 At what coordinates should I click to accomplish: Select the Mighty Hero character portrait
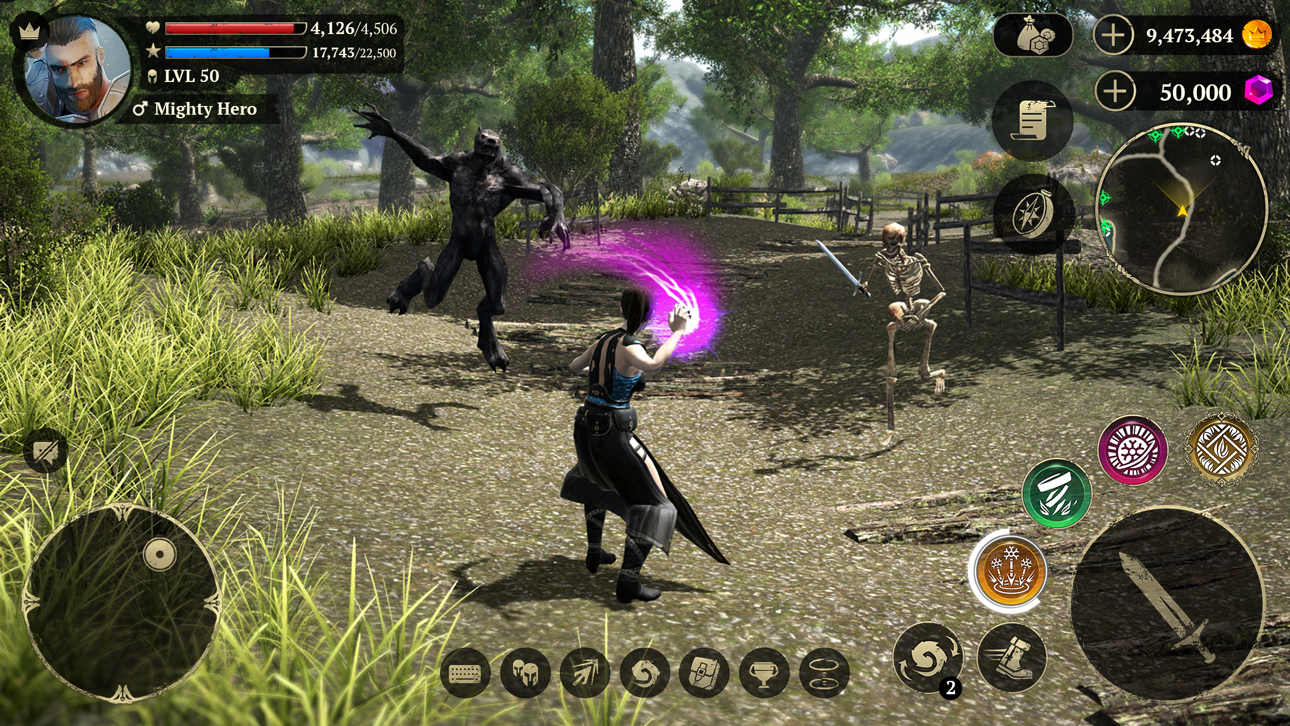(x=70, y=65)
